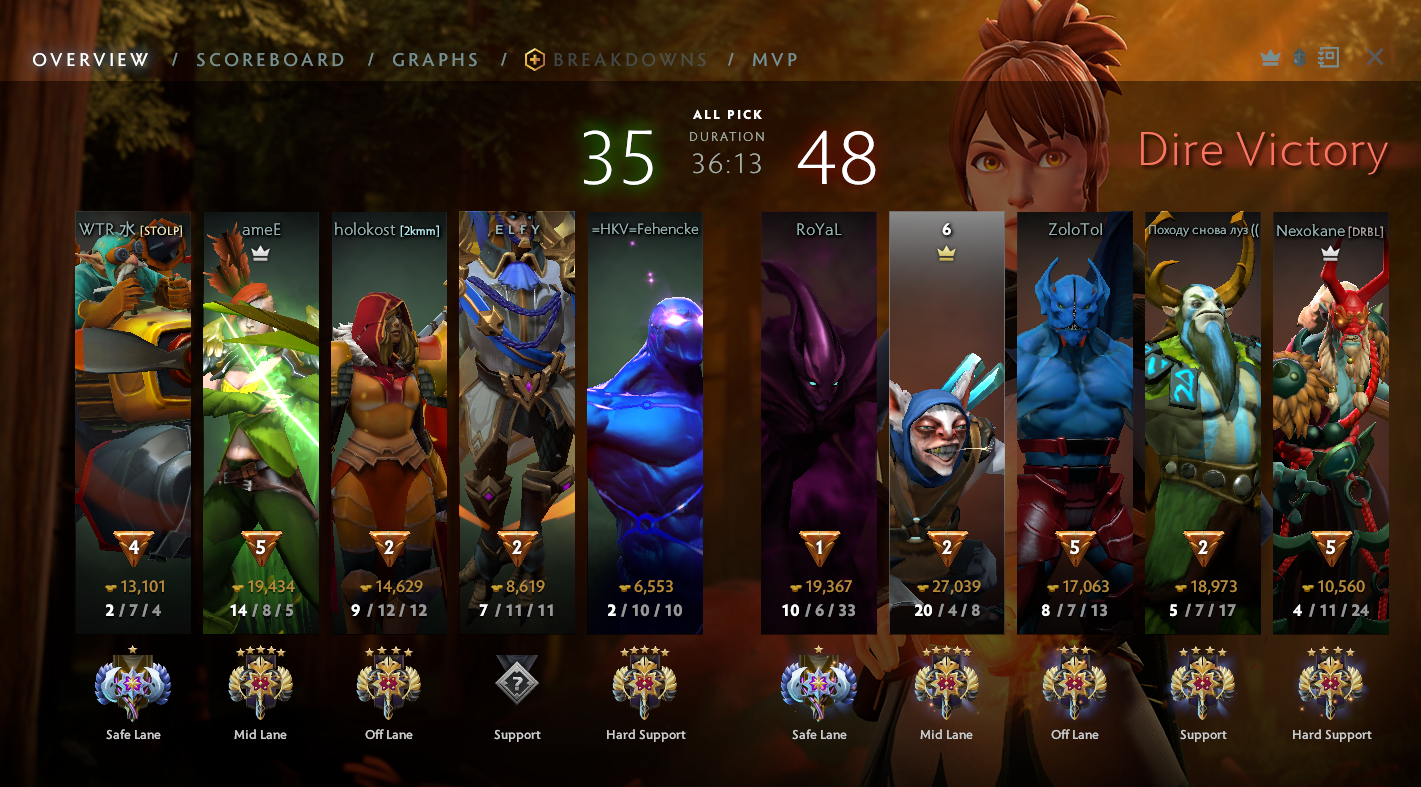Select Nexokane's Grimstroke hero card
Image resolution: width=1421 pixels, height=787 pixels.
(1331, 420)
